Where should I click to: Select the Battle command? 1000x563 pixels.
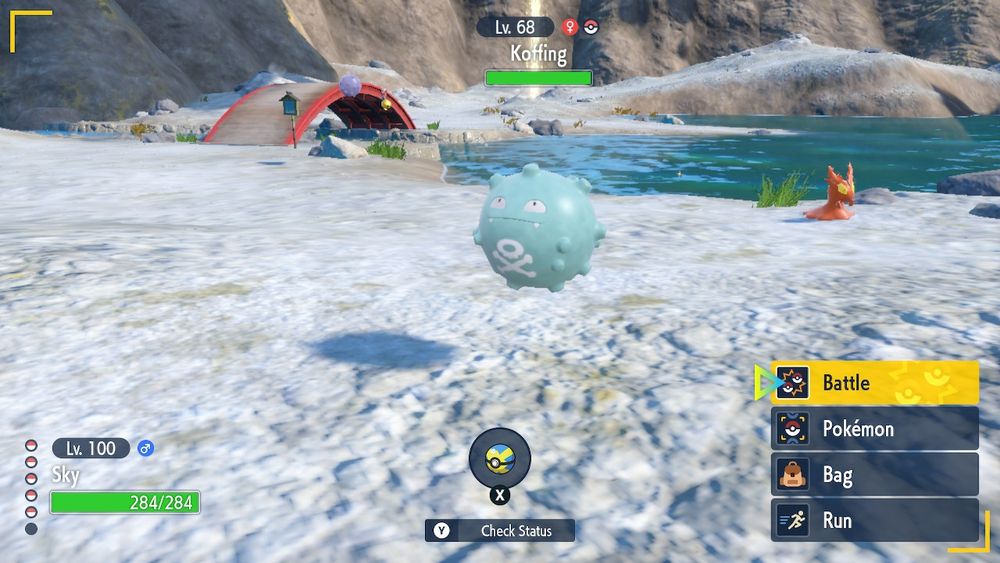[x=875, y=382]
